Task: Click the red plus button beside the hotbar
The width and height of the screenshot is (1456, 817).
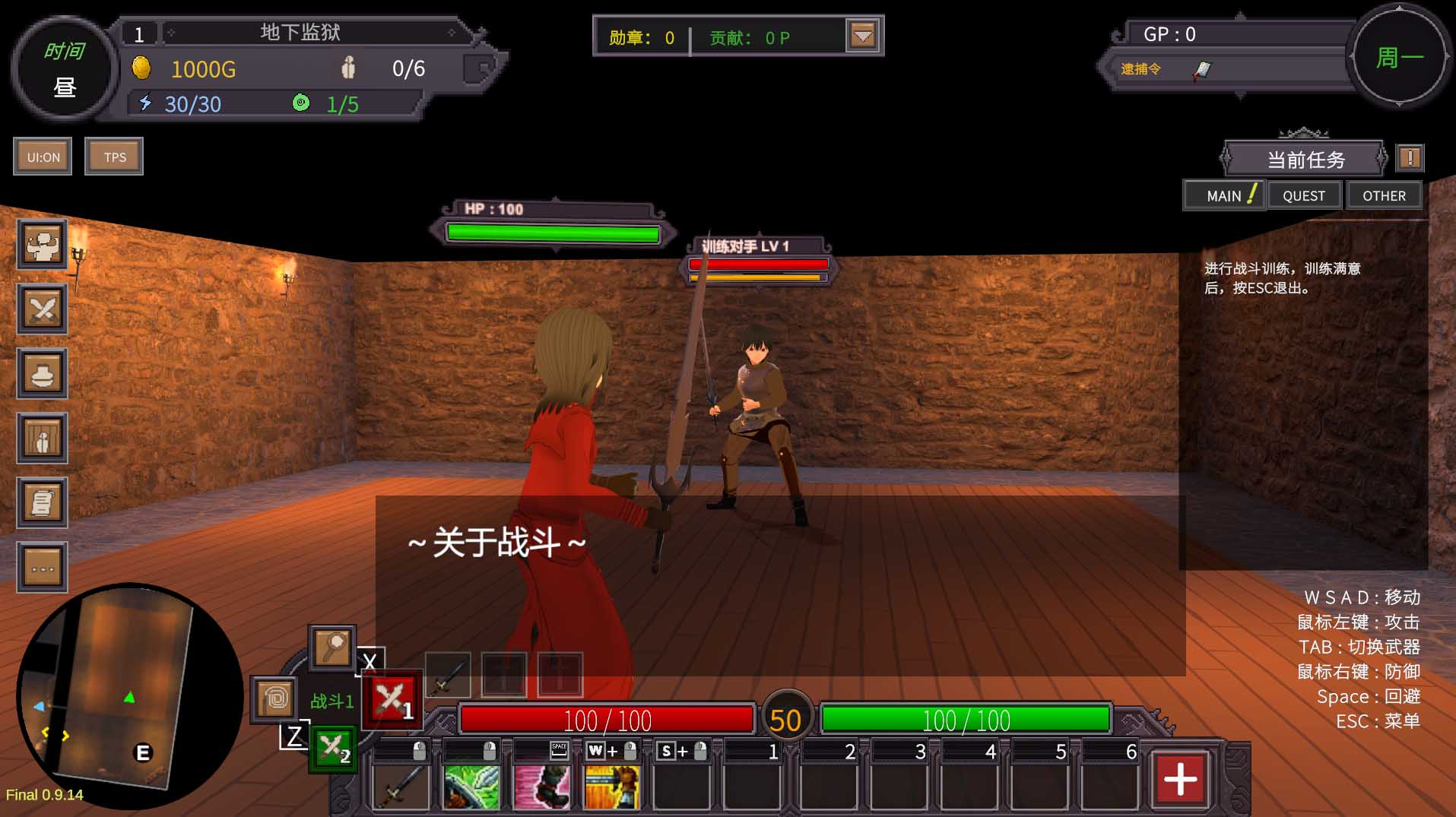Action: pos(1179,777)
